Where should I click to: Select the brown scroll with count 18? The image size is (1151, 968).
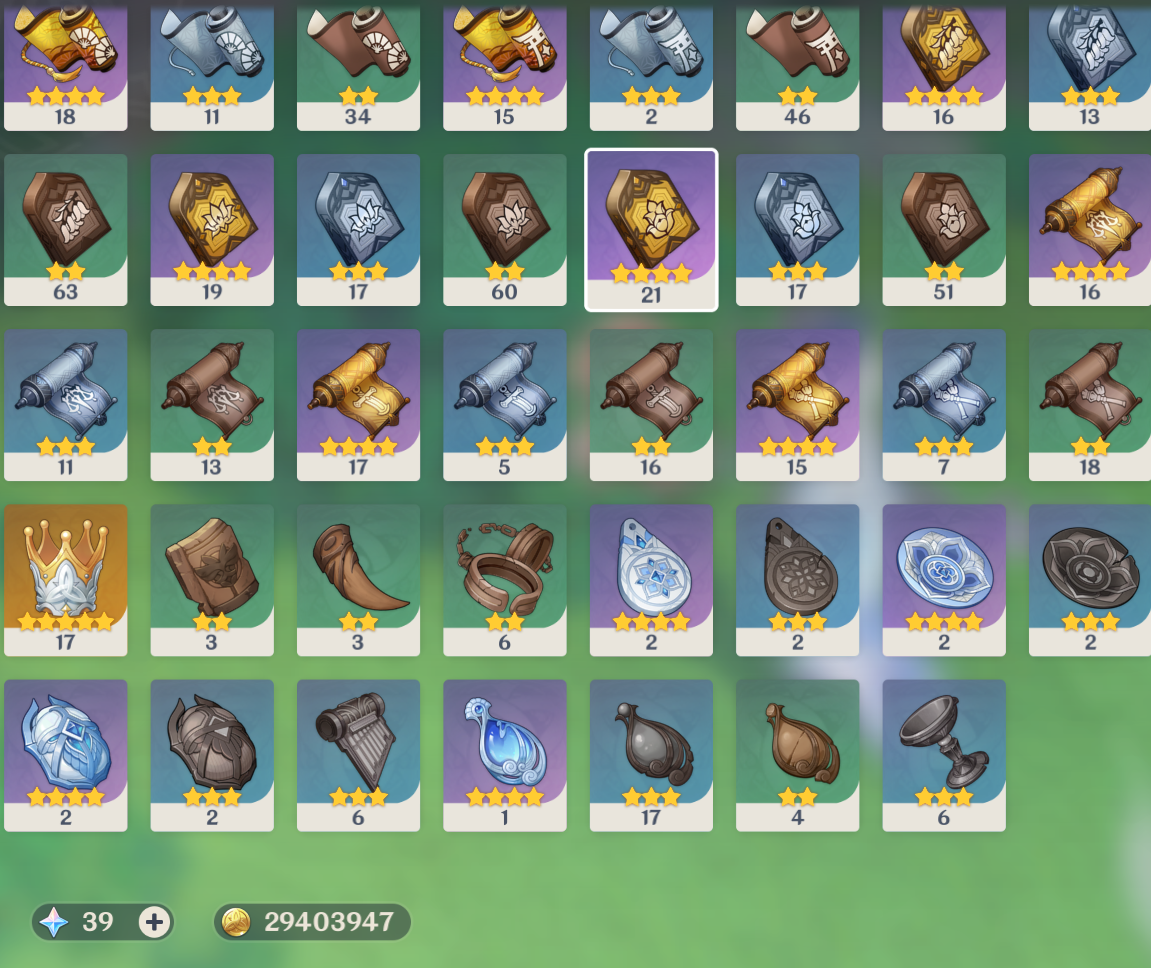[1090, 404]
